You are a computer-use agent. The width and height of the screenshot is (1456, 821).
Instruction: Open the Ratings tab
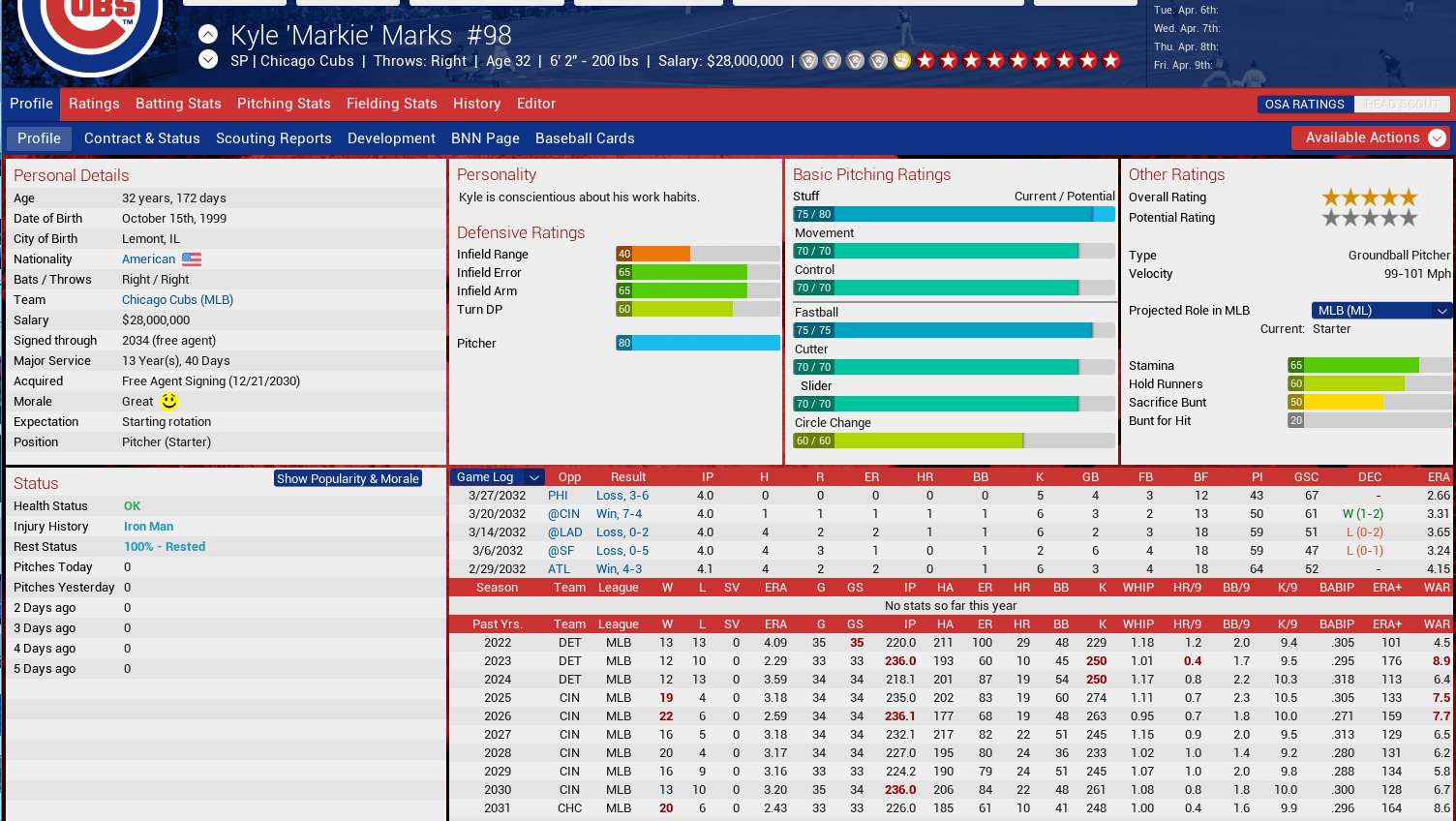click(94, 104)
